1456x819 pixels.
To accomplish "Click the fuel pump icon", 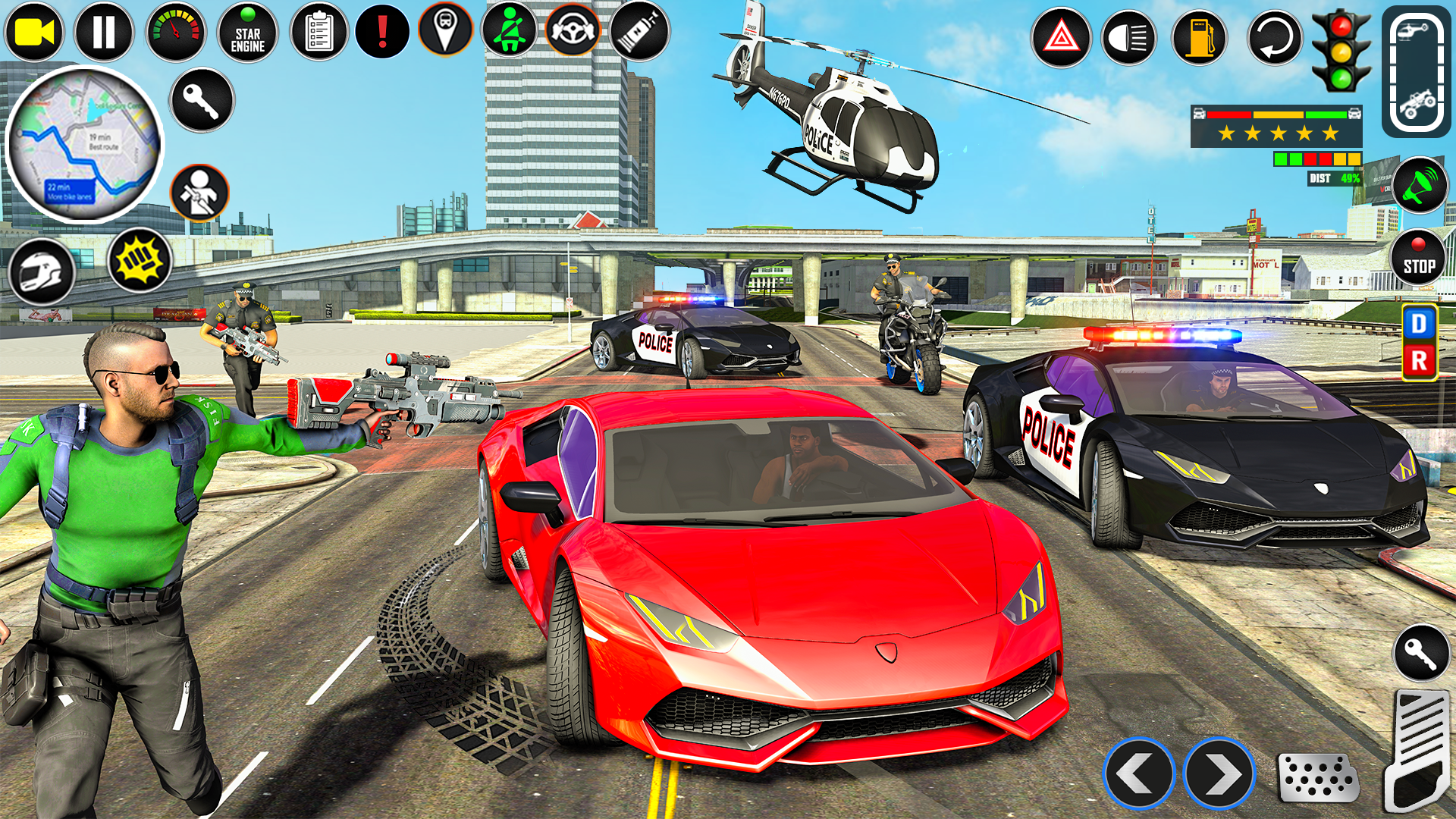I will 1199,37.
